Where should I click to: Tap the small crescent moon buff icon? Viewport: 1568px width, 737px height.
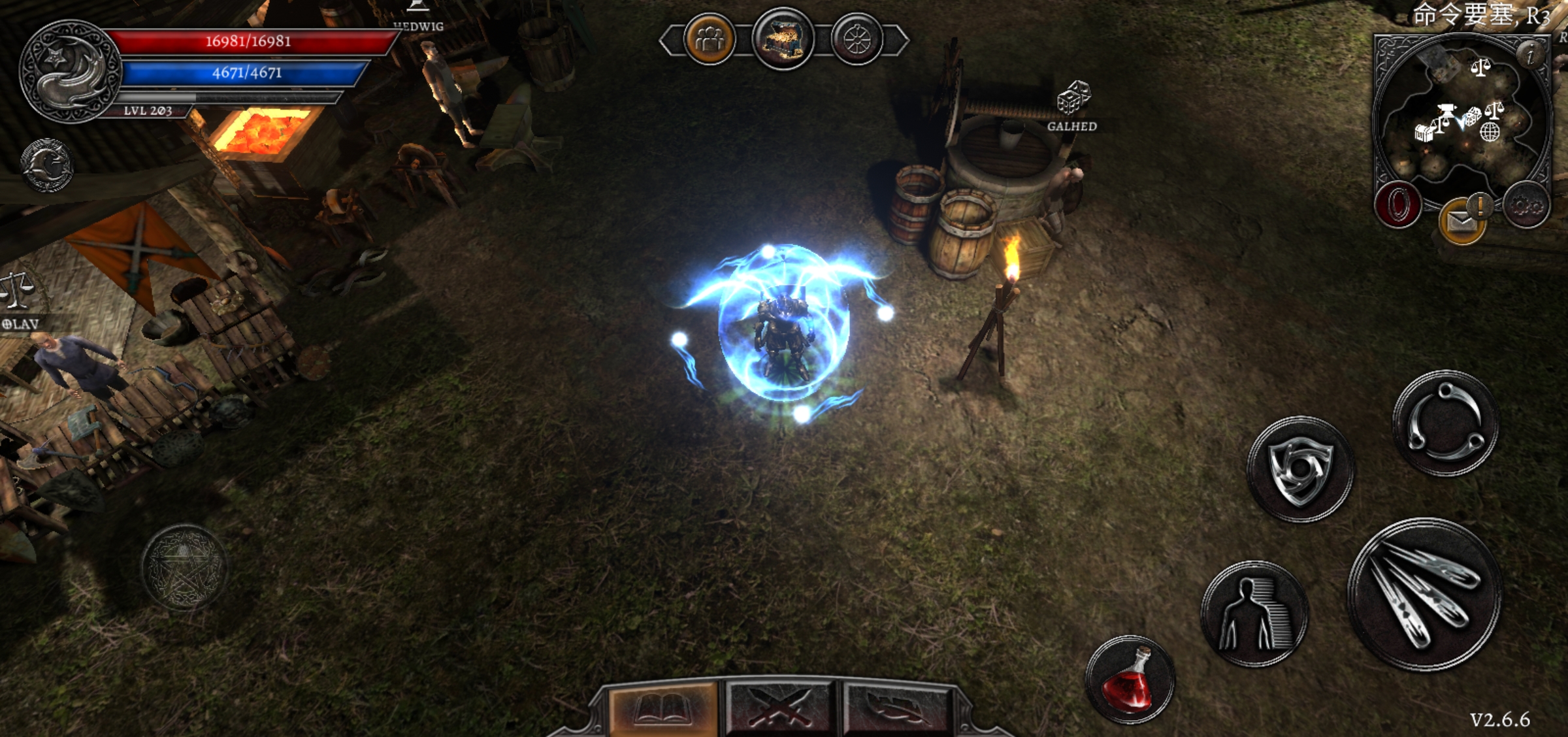[46, 165]
